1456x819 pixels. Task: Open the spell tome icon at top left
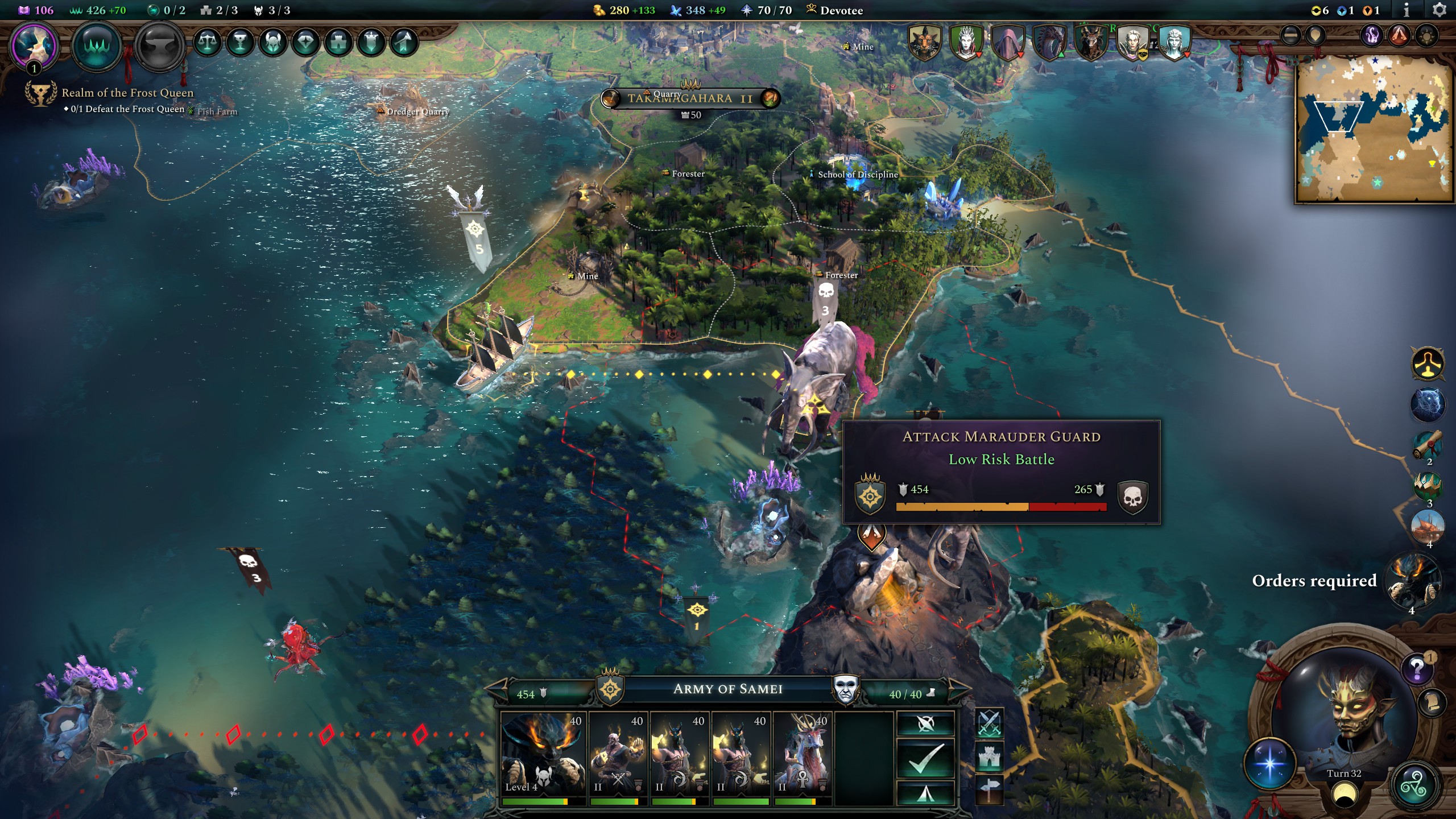pos(23,10)
